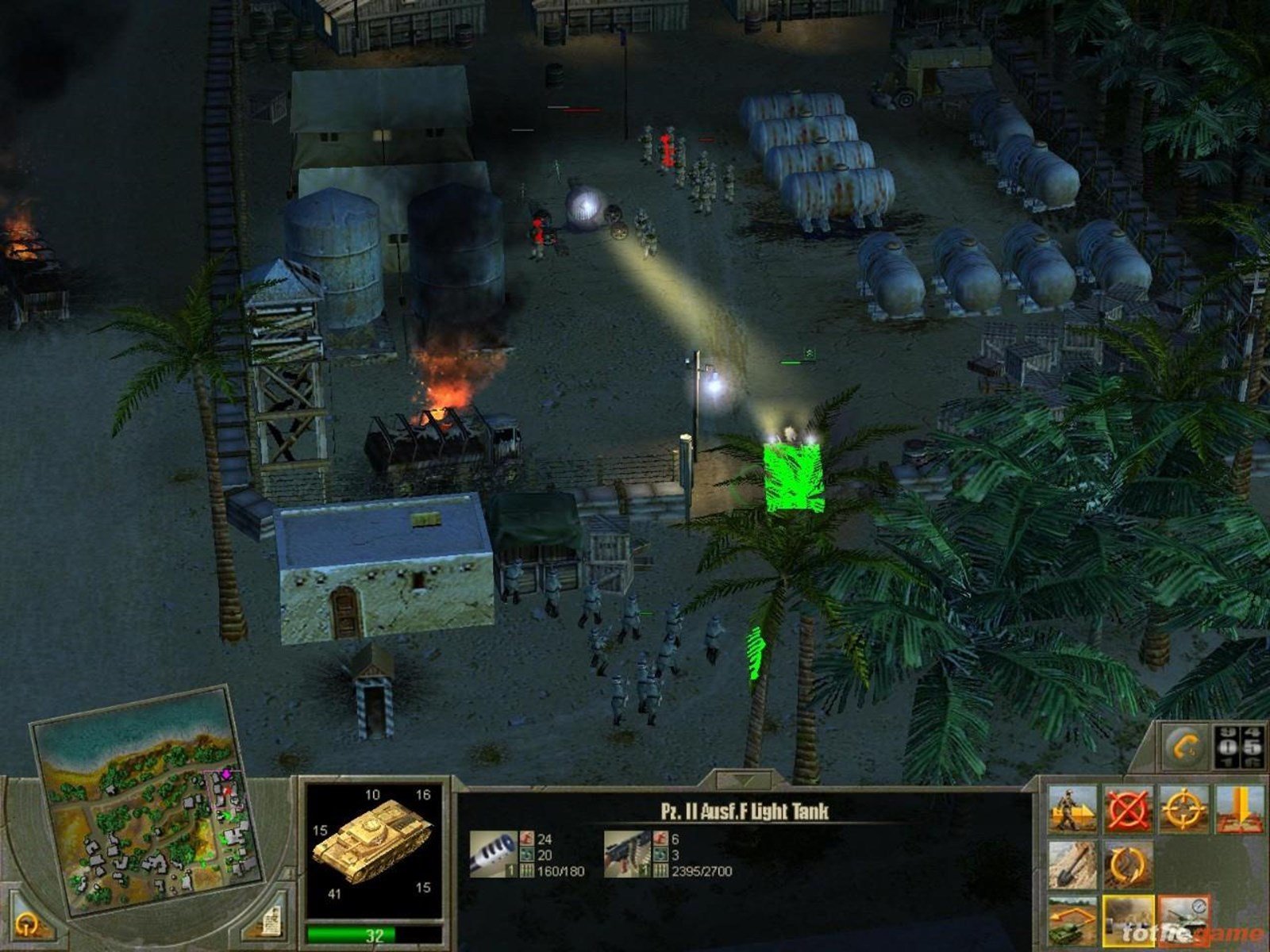Click the shovel trench-digging command
The width and height of the screenshot is (1270, 952).
point(1073,865)
